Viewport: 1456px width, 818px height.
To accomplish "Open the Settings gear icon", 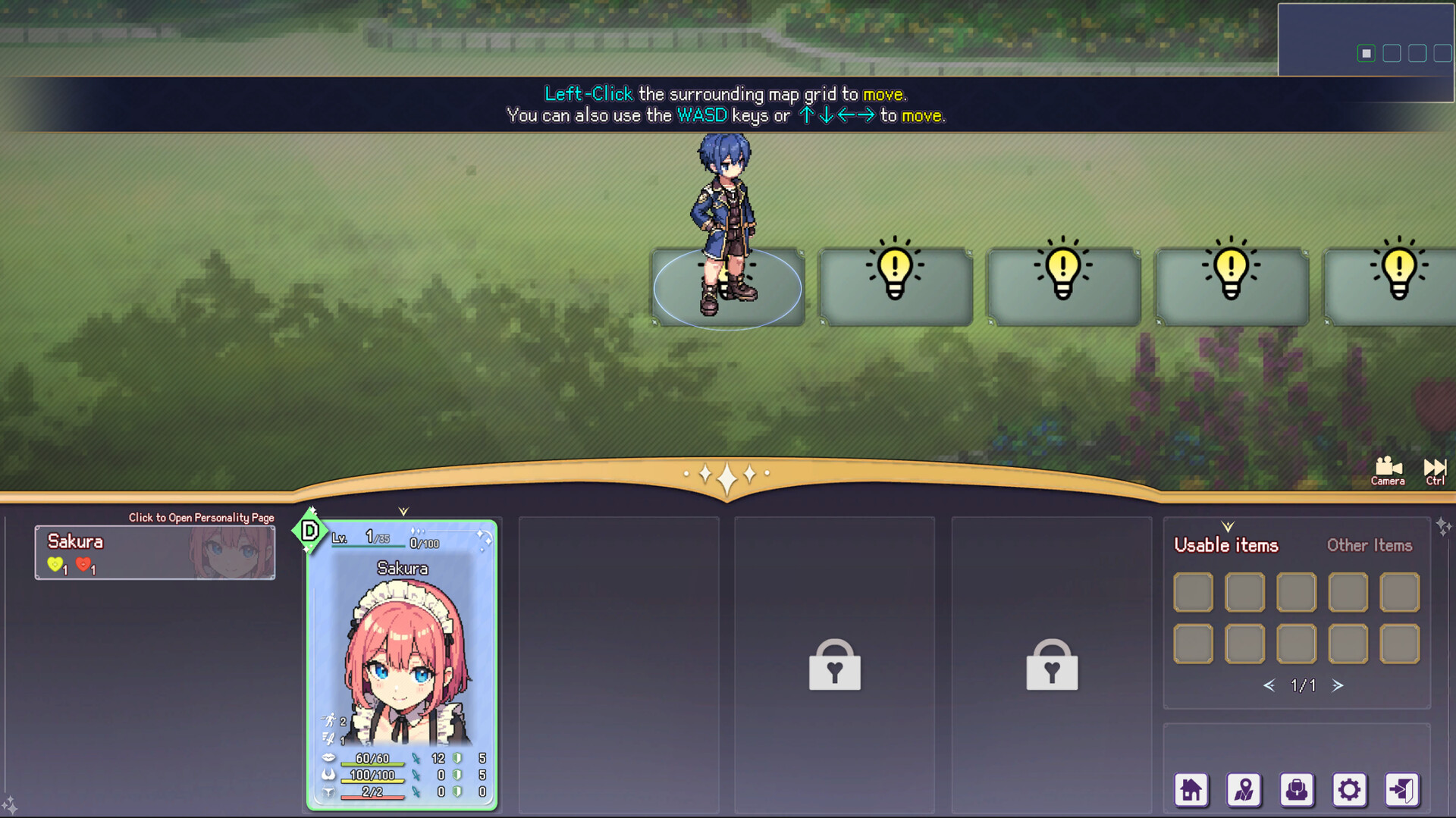I will click(x=1349, y=790).
